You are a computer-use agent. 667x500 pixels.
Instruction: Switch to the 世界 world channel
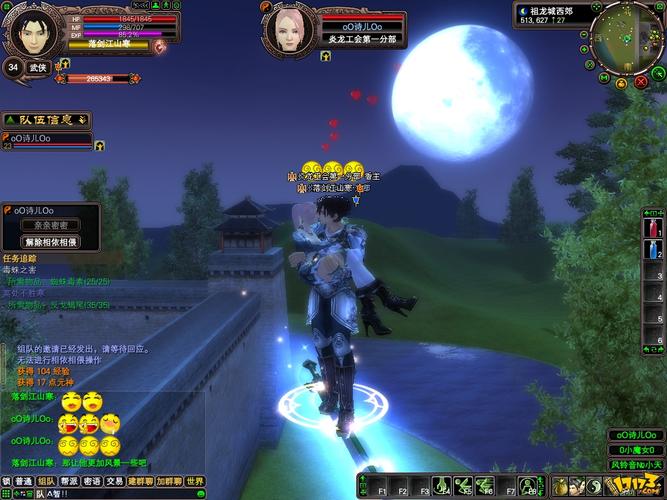click(195, 481)
